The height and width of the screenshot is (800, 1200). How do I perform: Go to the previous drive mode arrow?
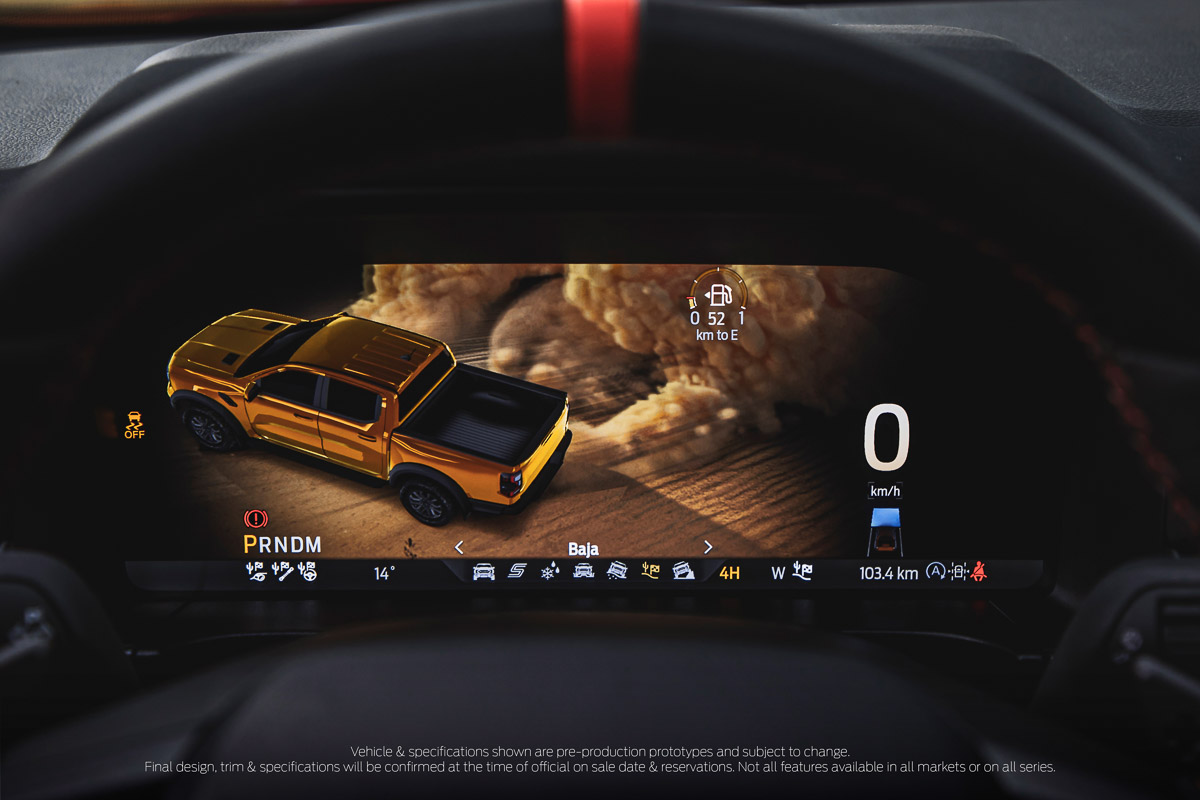(x=459, y=547)
